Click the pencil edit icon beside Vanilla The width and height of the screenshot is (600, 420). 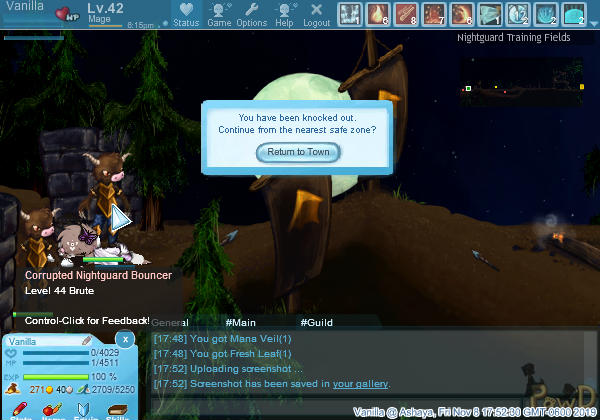(88, 341)
